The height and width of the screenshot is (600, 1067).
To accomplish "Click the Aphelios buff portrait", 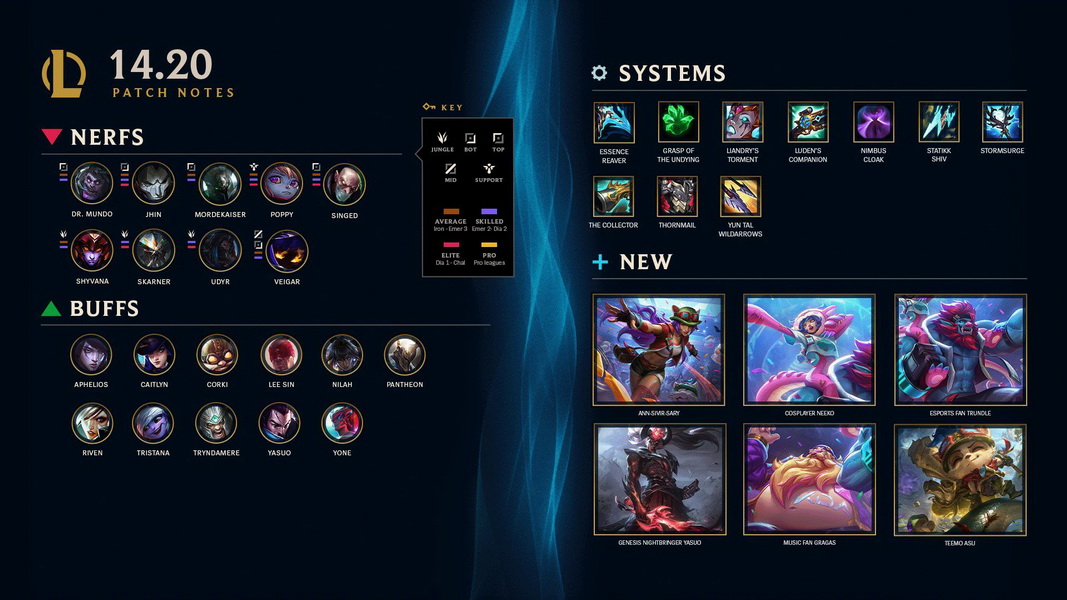I will 92,355.
